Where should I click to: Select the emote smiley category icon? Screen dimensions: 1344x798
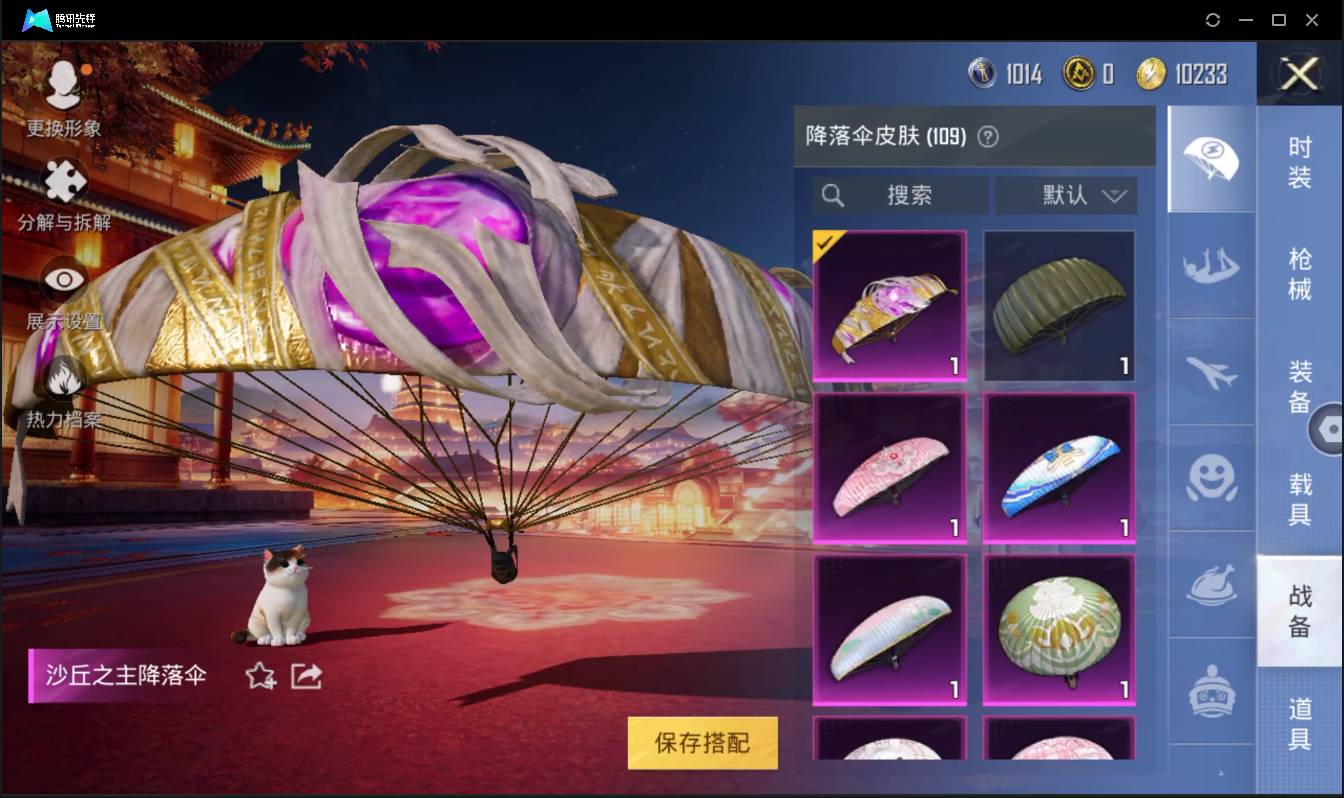coord(1210,482)
